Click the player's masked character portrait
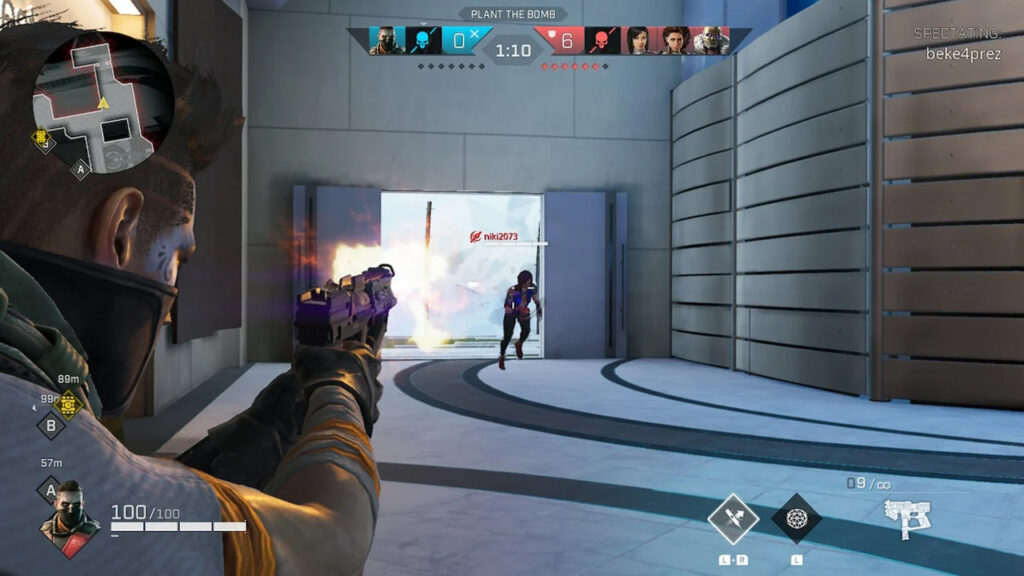1024x576 pixels. (68, 515)
